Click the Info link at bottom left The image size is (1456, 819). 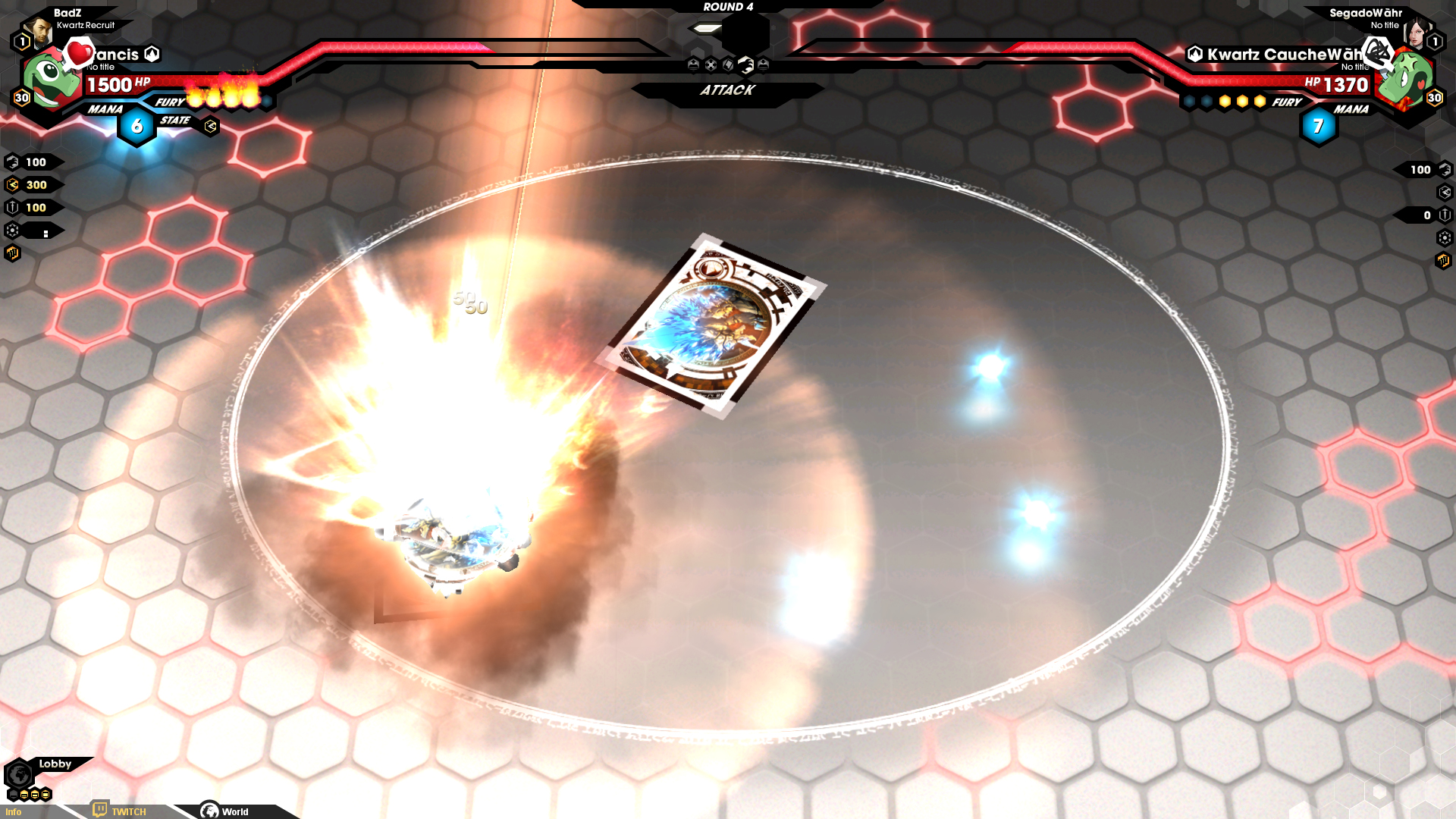[14, 811]
